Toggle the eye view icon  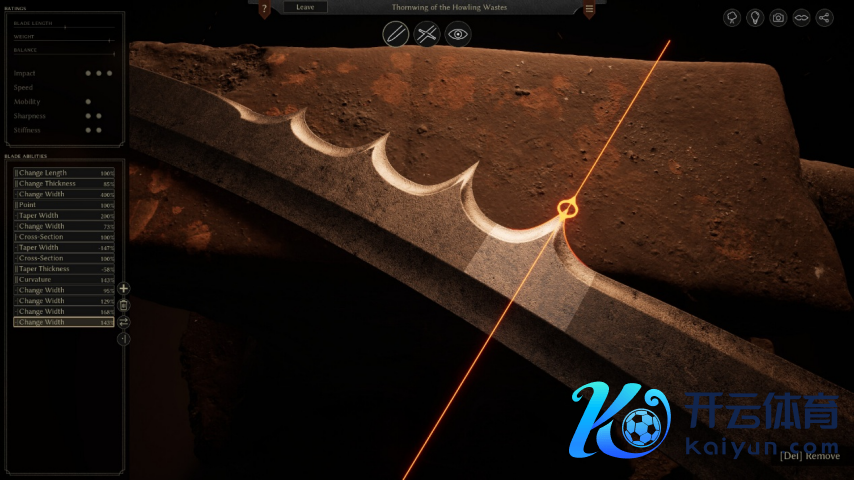coord(458,34)
